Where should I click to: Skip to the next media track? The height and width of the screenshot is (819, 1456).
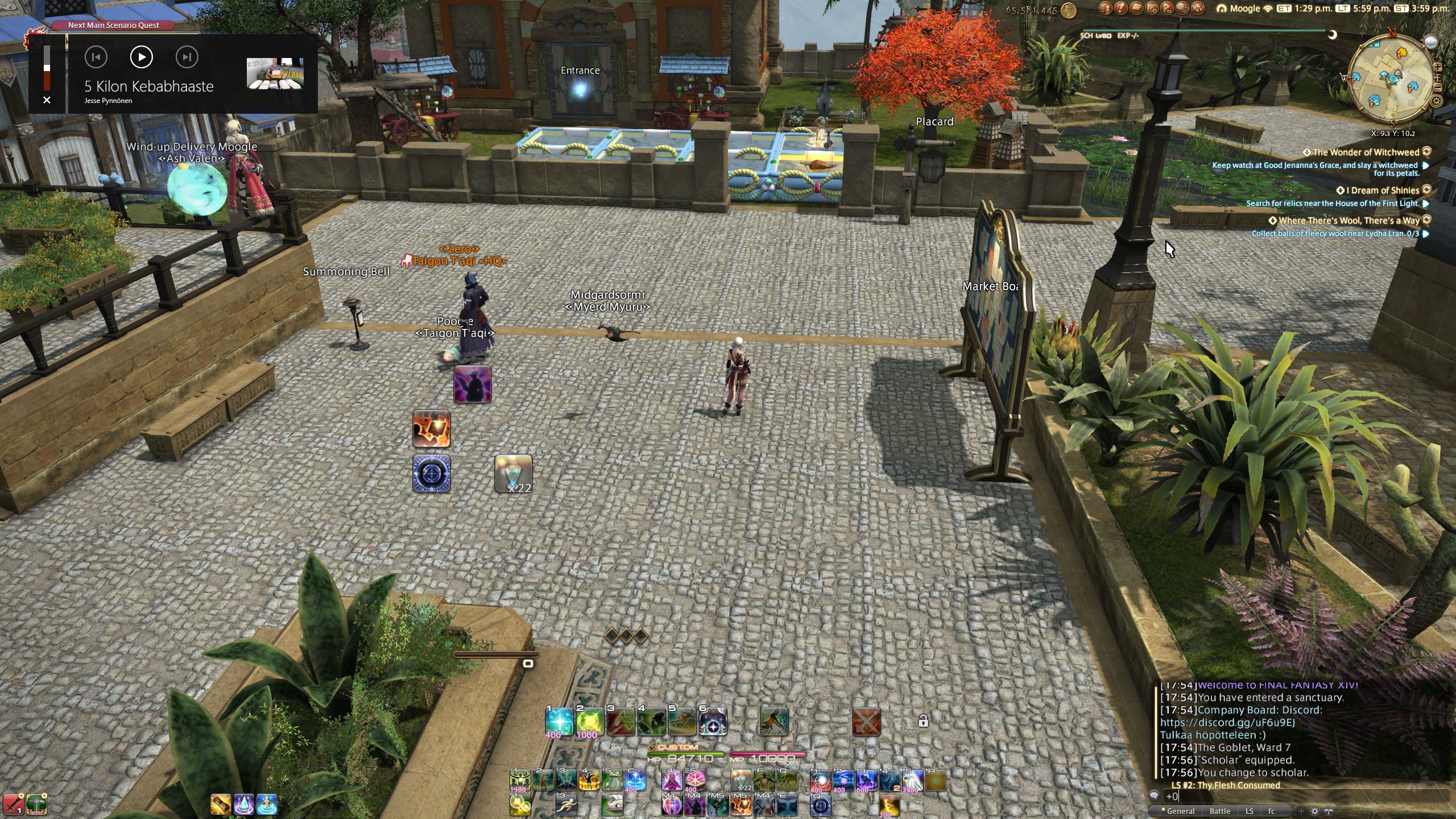[187, 57]
